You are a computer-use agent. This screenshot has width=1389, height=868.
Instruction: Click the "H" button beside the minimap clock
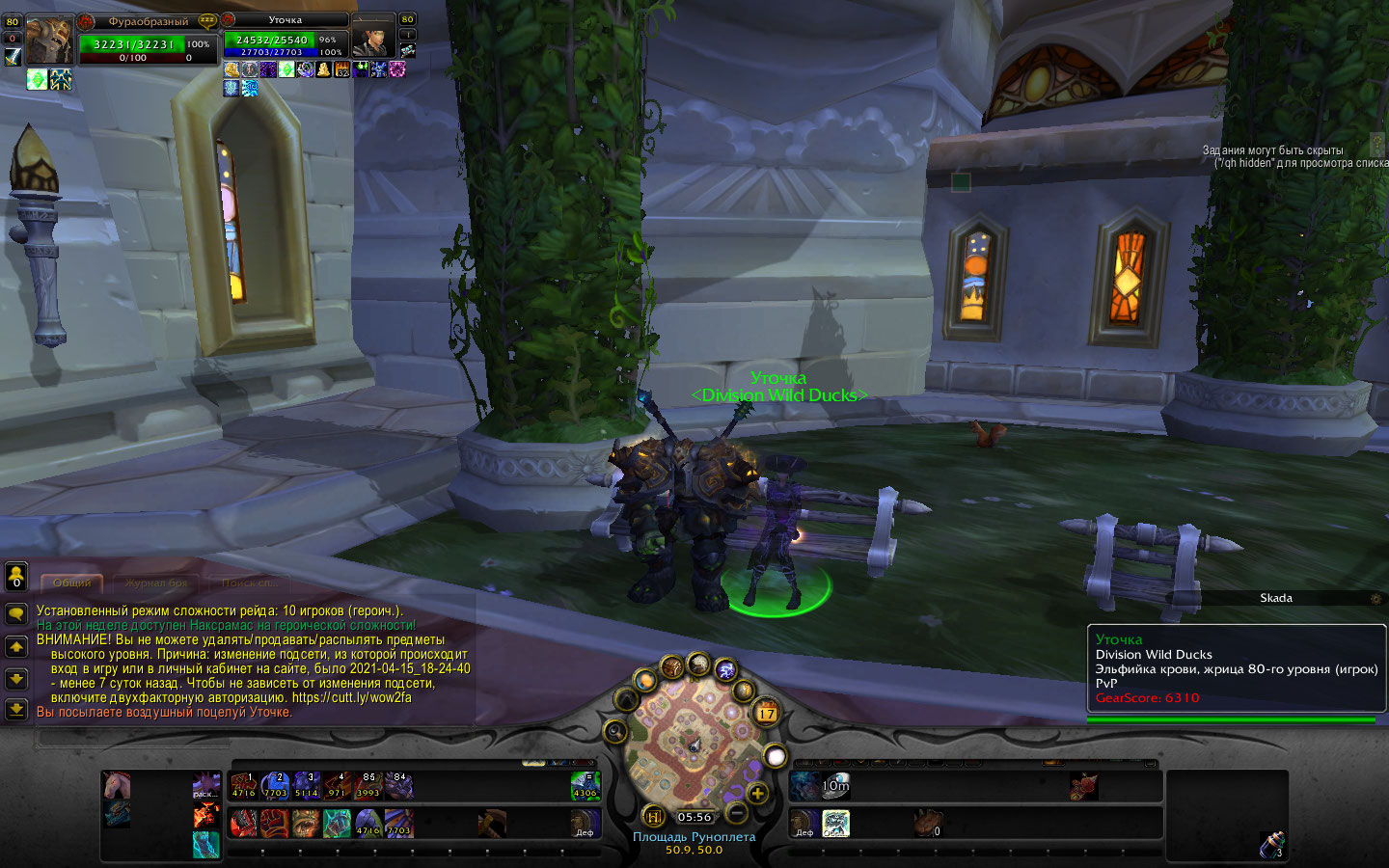coord(653,817)
